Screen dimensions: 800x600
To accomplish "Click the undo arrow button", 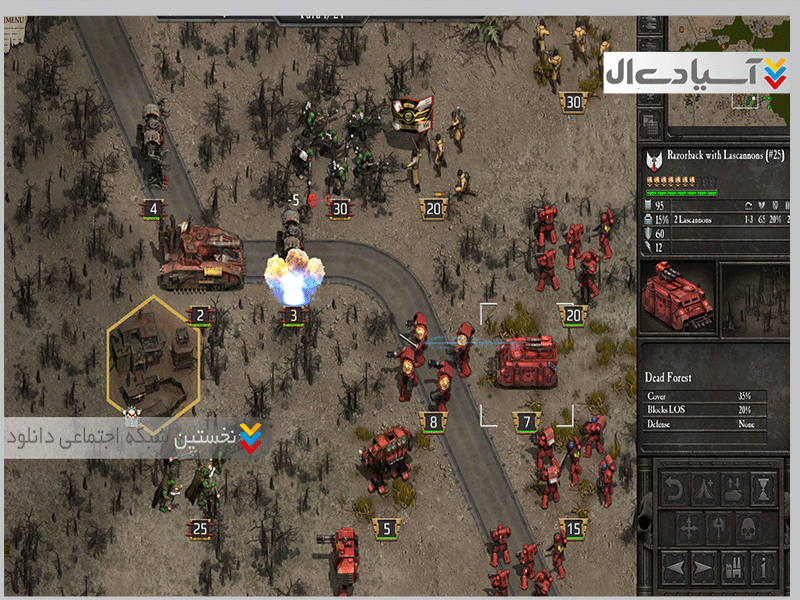I will pyautogui.click(x=673, y=489).
